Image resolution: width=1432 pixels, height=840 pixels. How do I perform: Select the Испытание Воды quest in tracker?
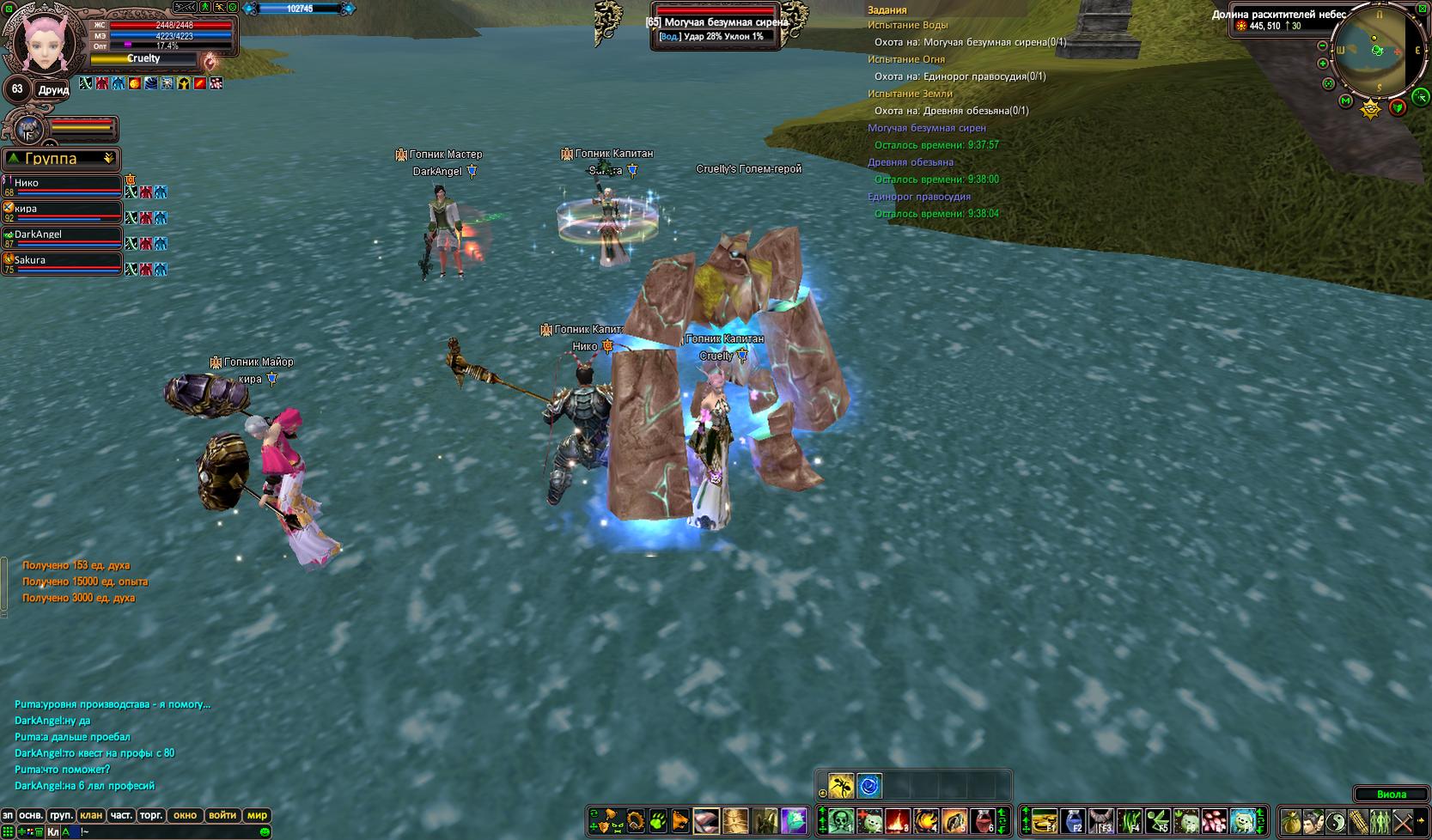click(x=907, y=25)
